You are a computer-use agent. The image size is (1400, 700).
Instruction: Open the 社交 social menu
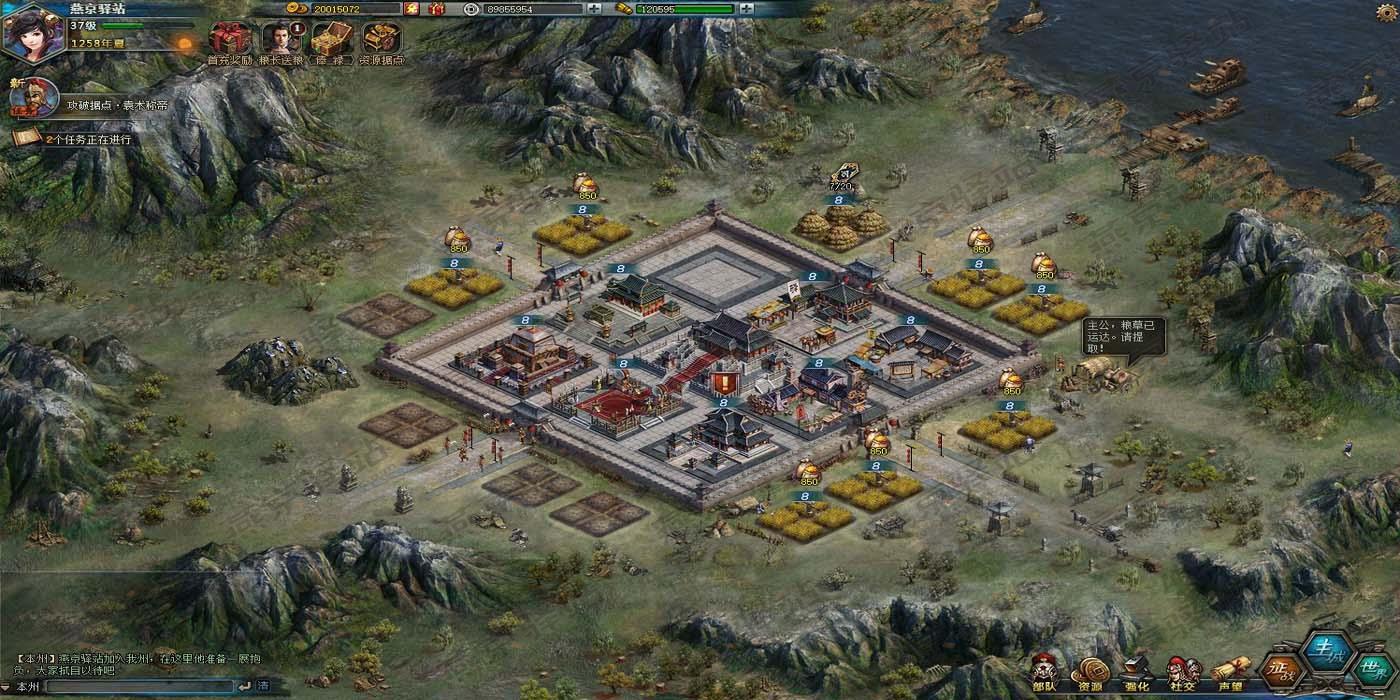pos(1184,672)
